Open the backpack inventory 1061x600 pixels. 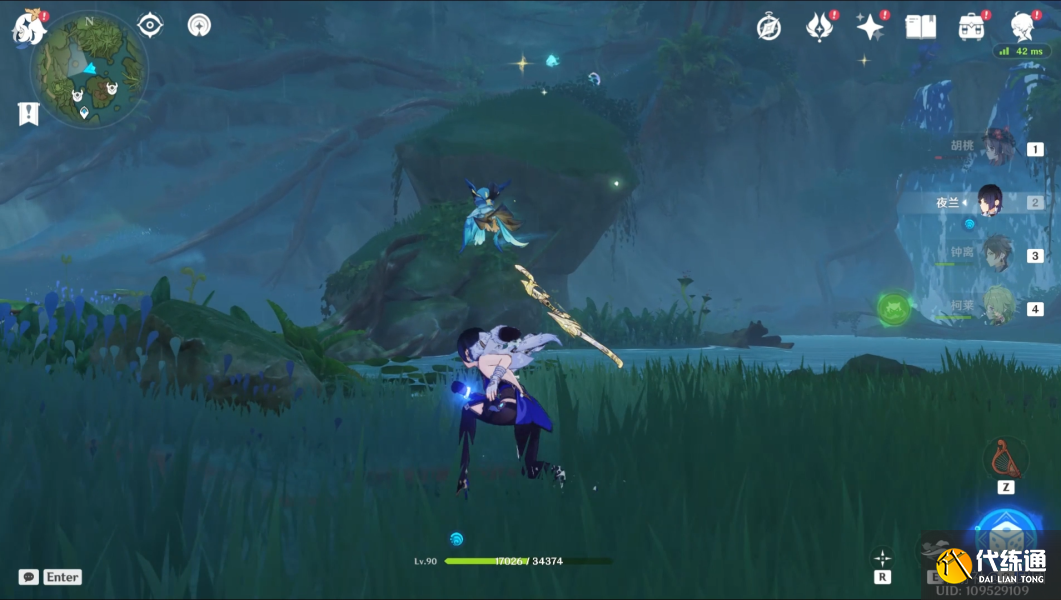tap(970, 27)
